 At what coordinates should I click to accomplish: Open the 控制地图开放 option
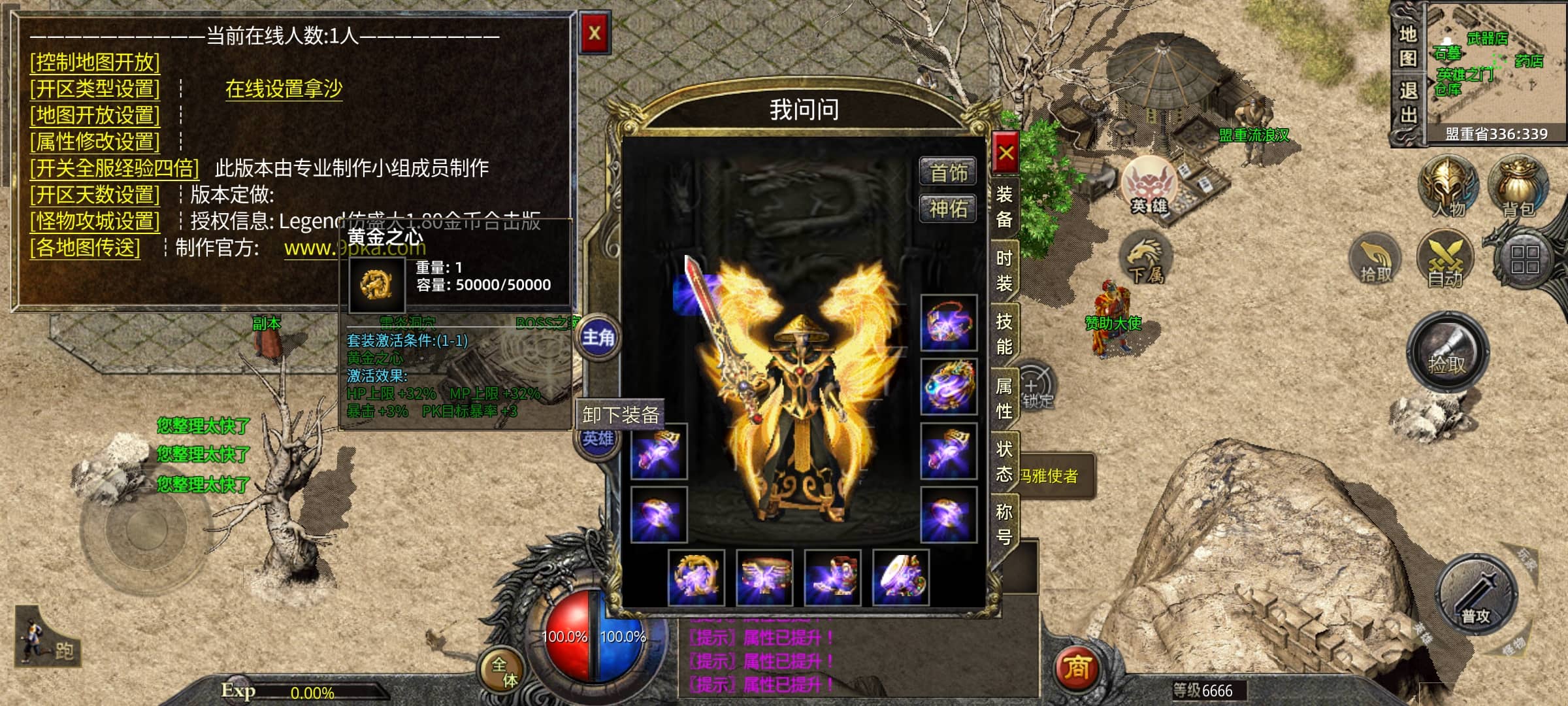[95, 62]
